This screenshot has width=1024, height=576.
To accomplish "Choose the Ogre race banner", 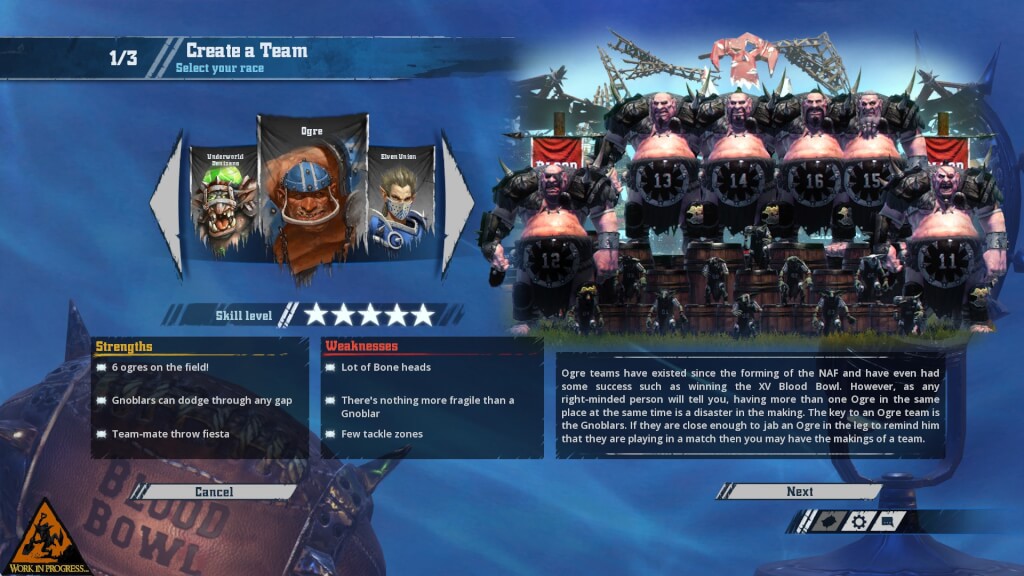I will click(x=311, y=195).
